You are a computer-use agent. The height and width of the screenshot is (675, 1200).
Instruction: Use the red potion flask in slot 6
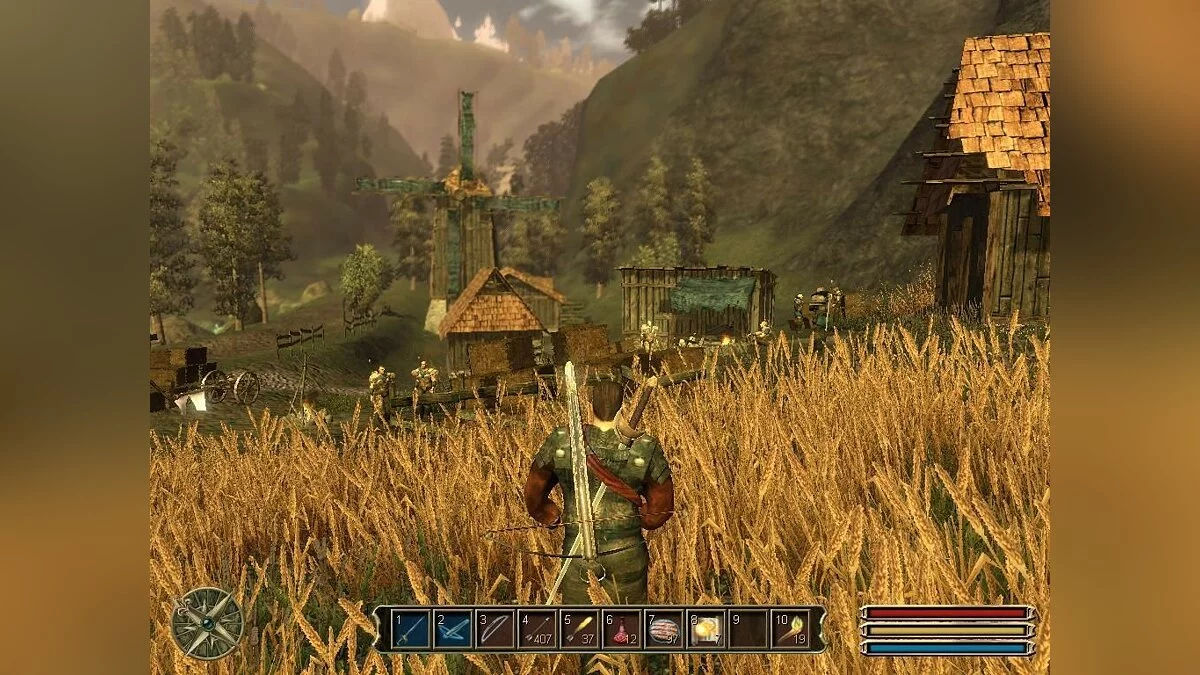pos(621,629)
